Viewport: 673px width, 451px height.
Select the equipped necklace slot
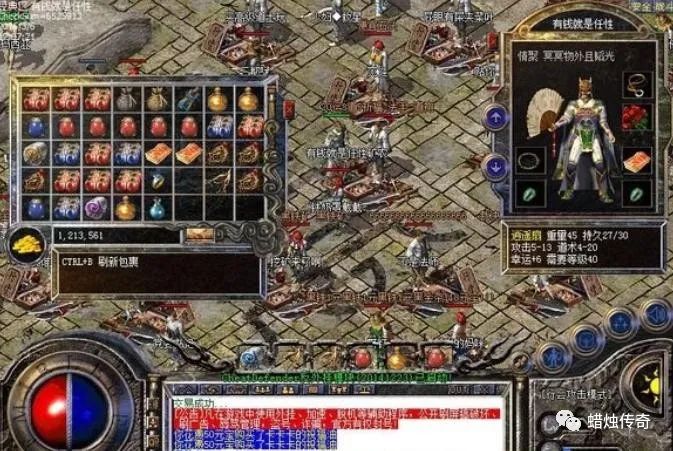[x=637, y=84]
